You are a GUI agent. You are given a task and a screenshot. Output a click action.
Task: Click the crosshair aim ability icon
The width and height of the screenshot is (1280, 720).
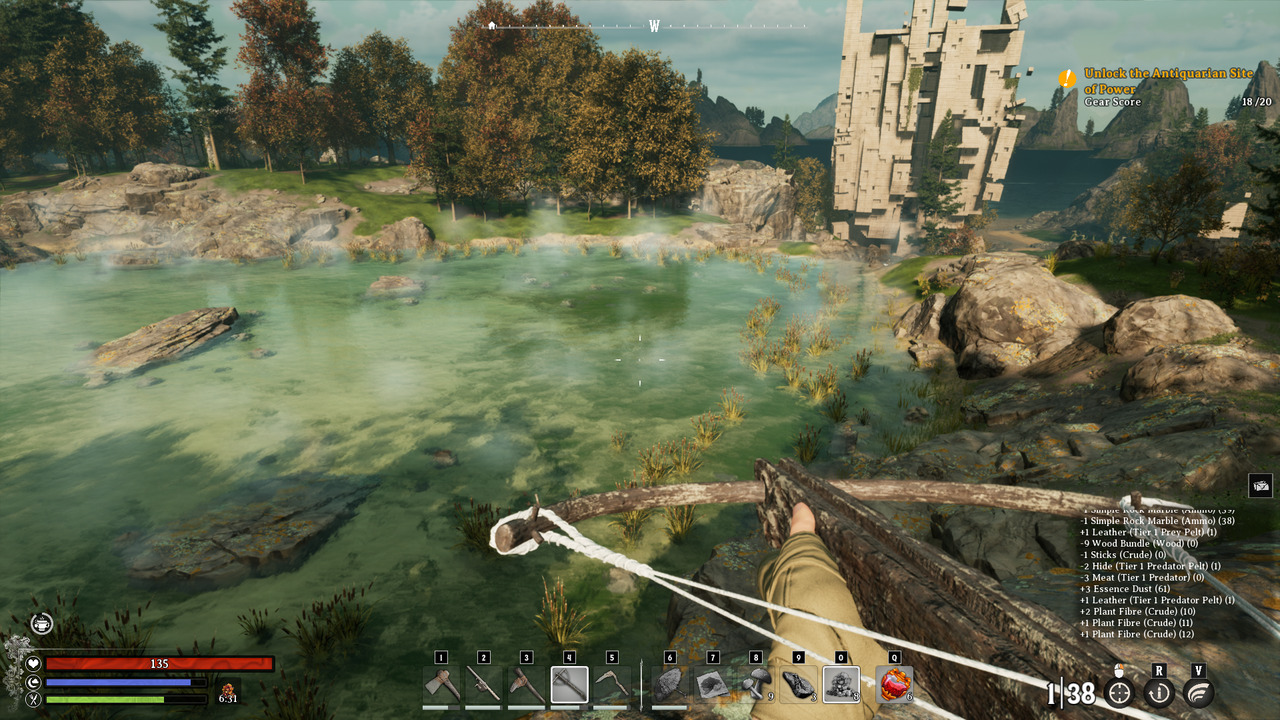tap(1119, 692)
